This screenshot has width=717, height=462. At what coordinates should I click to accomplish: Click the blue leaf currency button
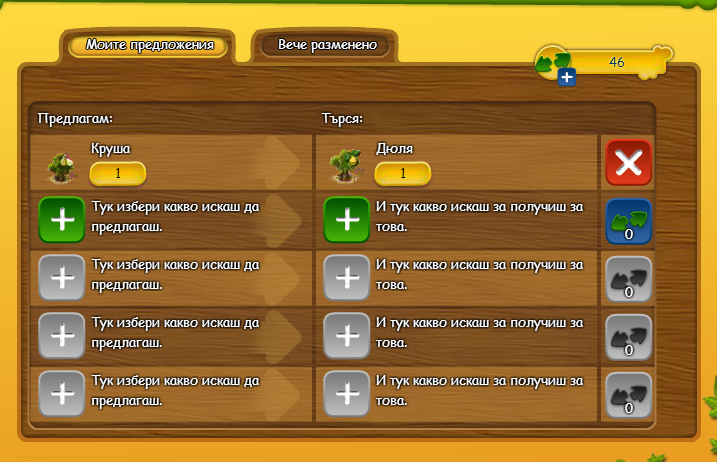point(628,221)
